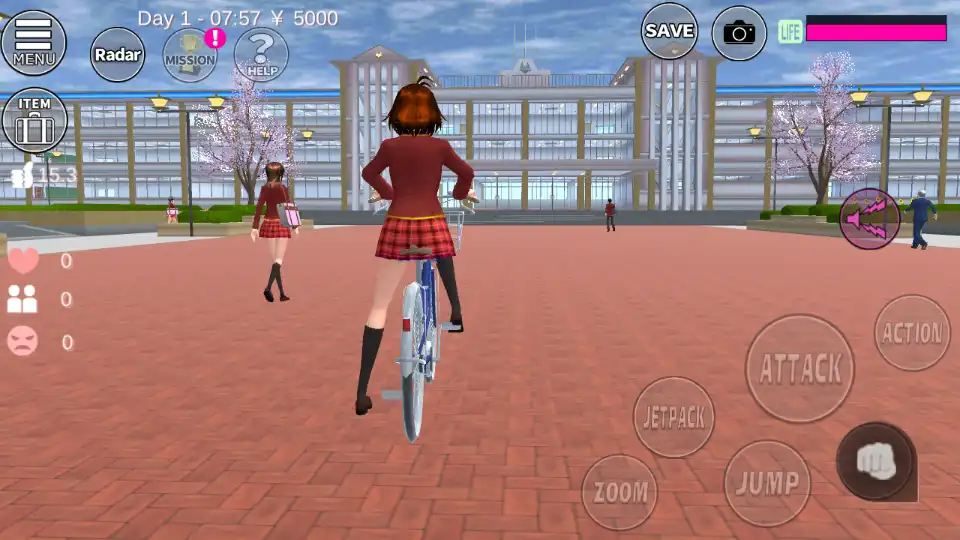Click the SAVE button

[669, 31]
